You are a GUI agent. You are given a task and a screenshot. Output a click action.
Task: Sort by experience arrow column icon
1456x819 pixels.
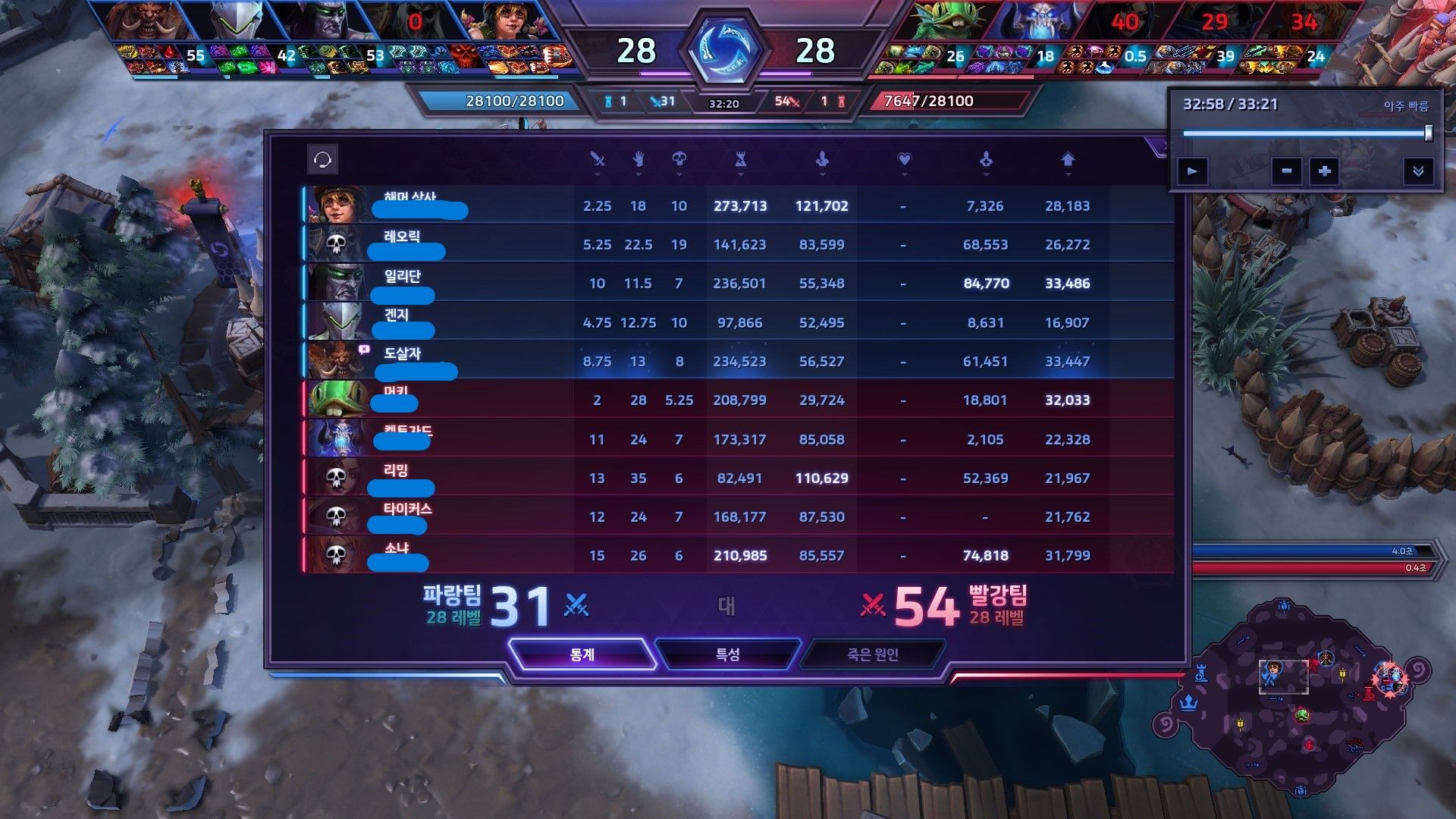1068,159
